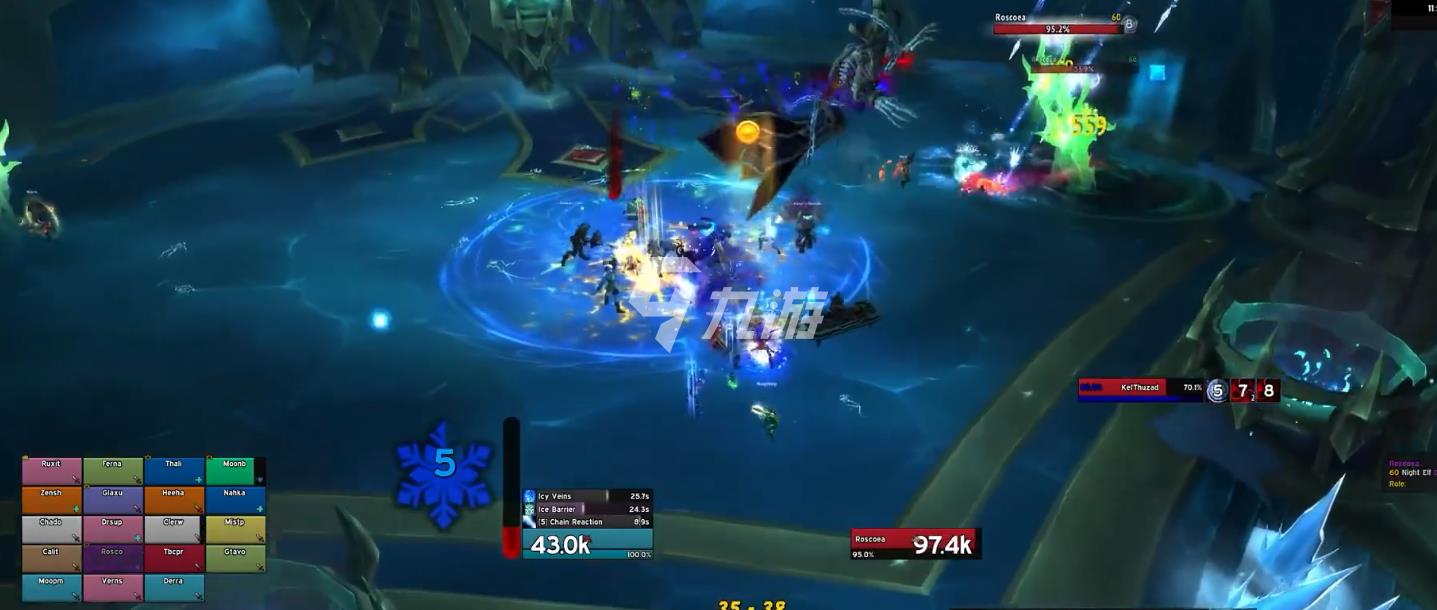Target raid member Ferna
The width and height of the screenshot is (1437, 610).
(x=113, y=471)
